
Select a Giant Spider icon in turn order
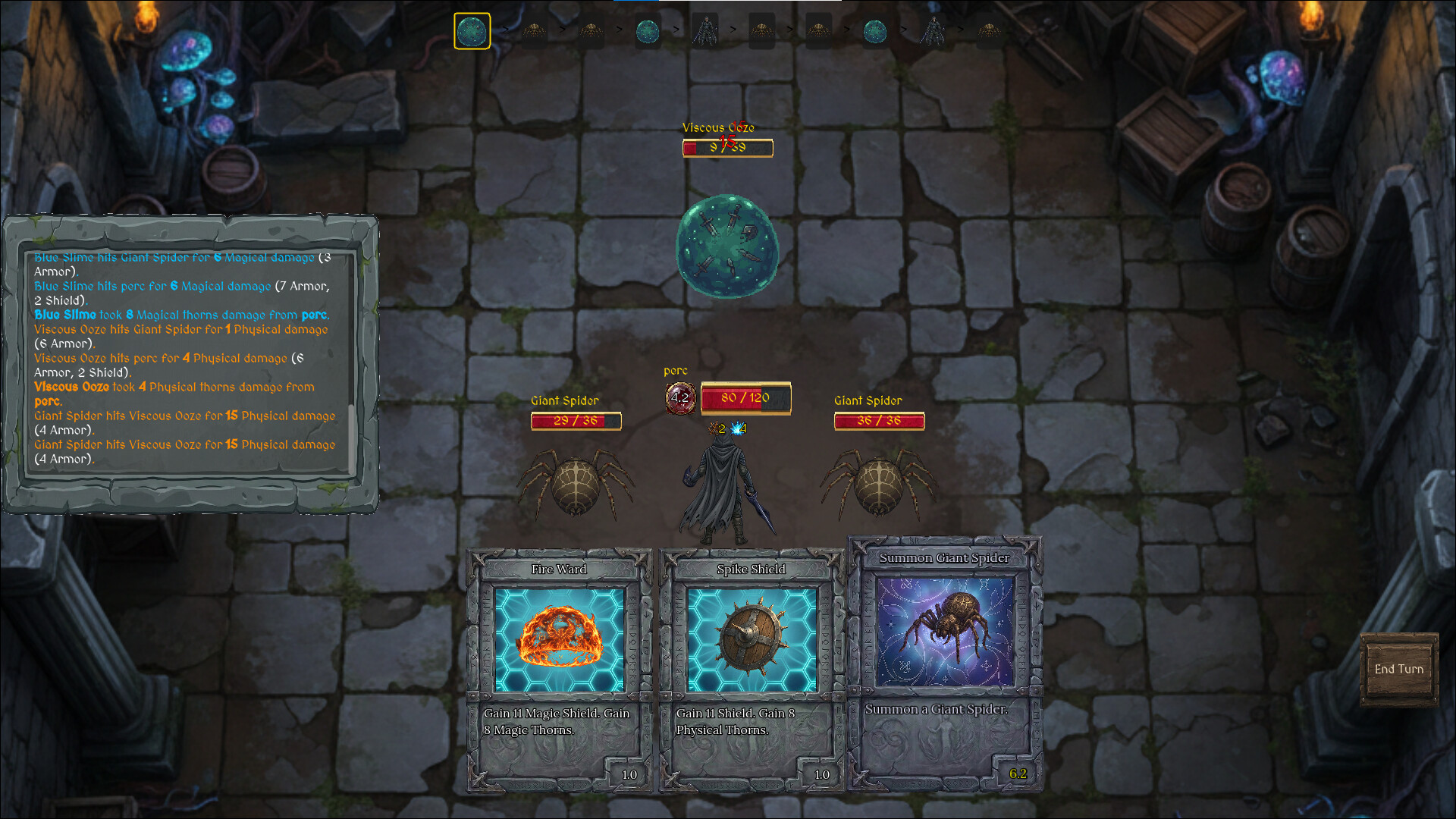(534, 29)
